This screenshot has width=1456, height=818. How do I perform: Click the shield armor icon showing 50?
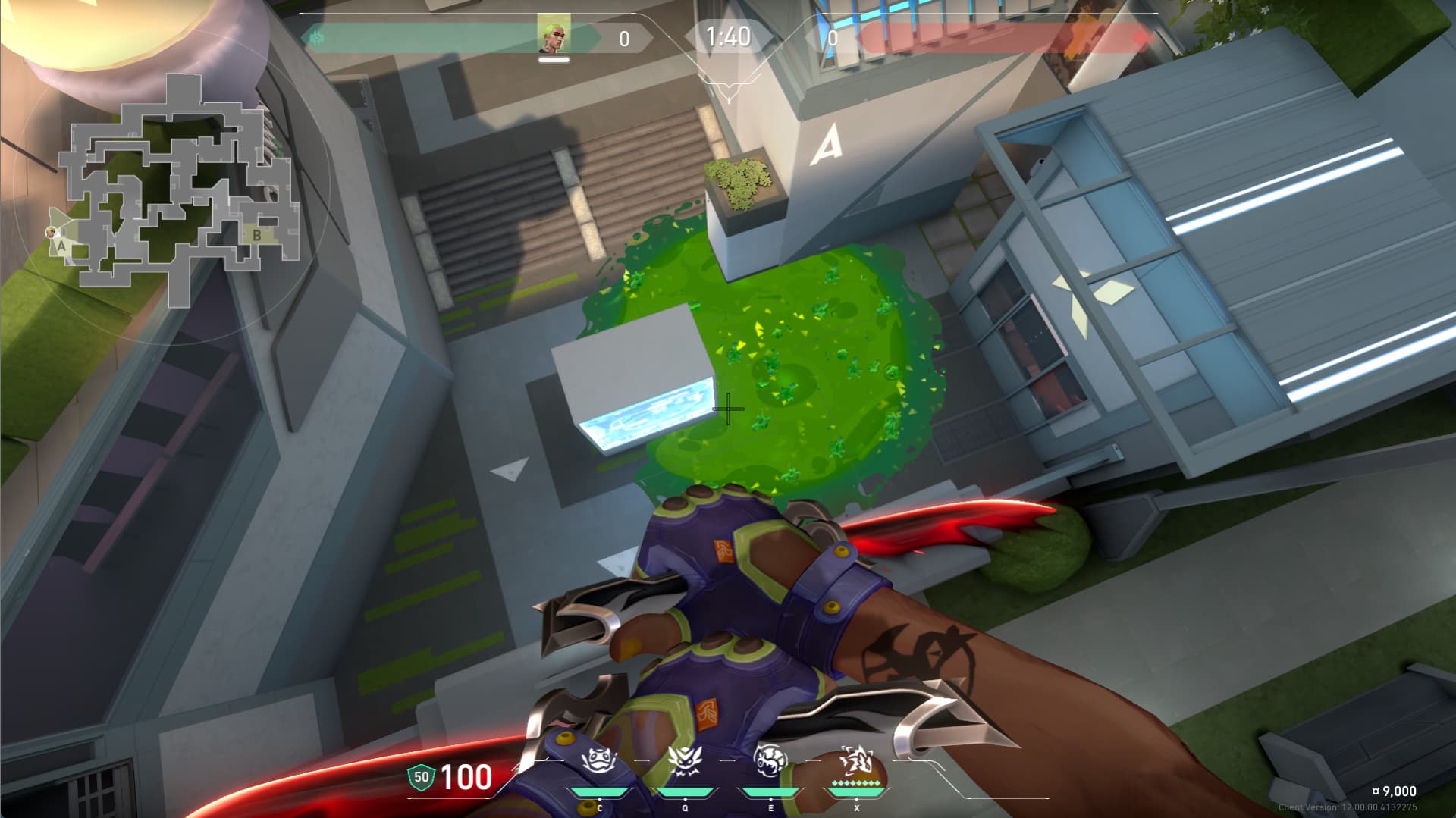421,776
